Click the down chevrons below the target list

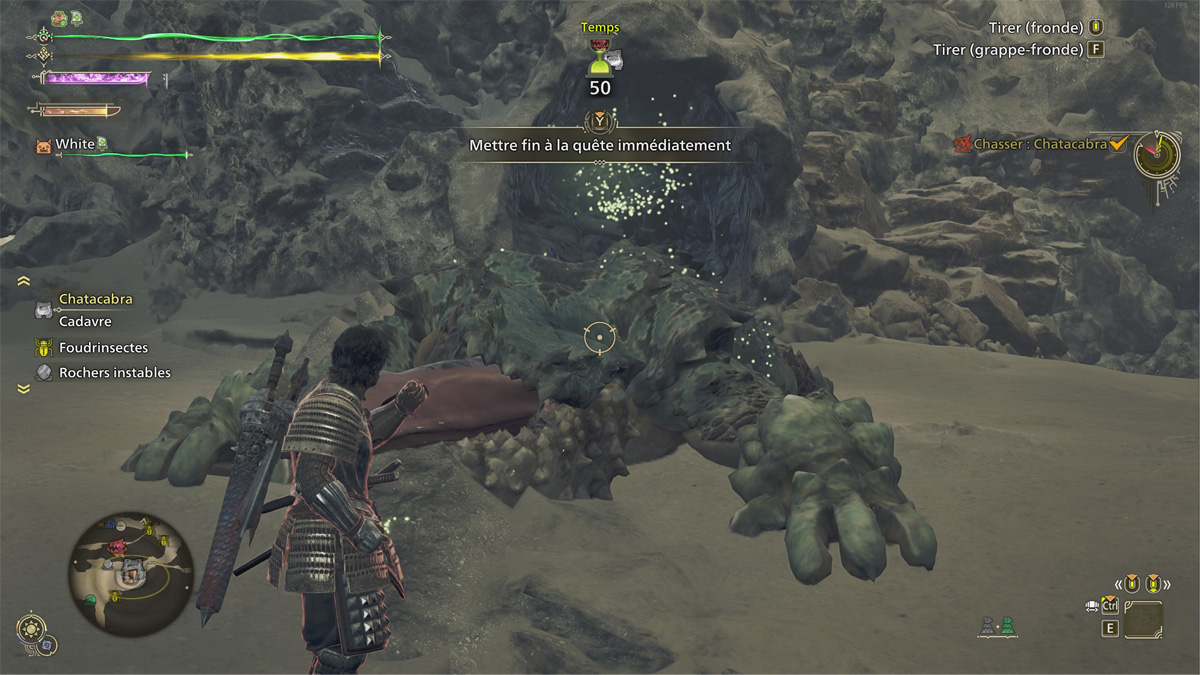(24, 390)
